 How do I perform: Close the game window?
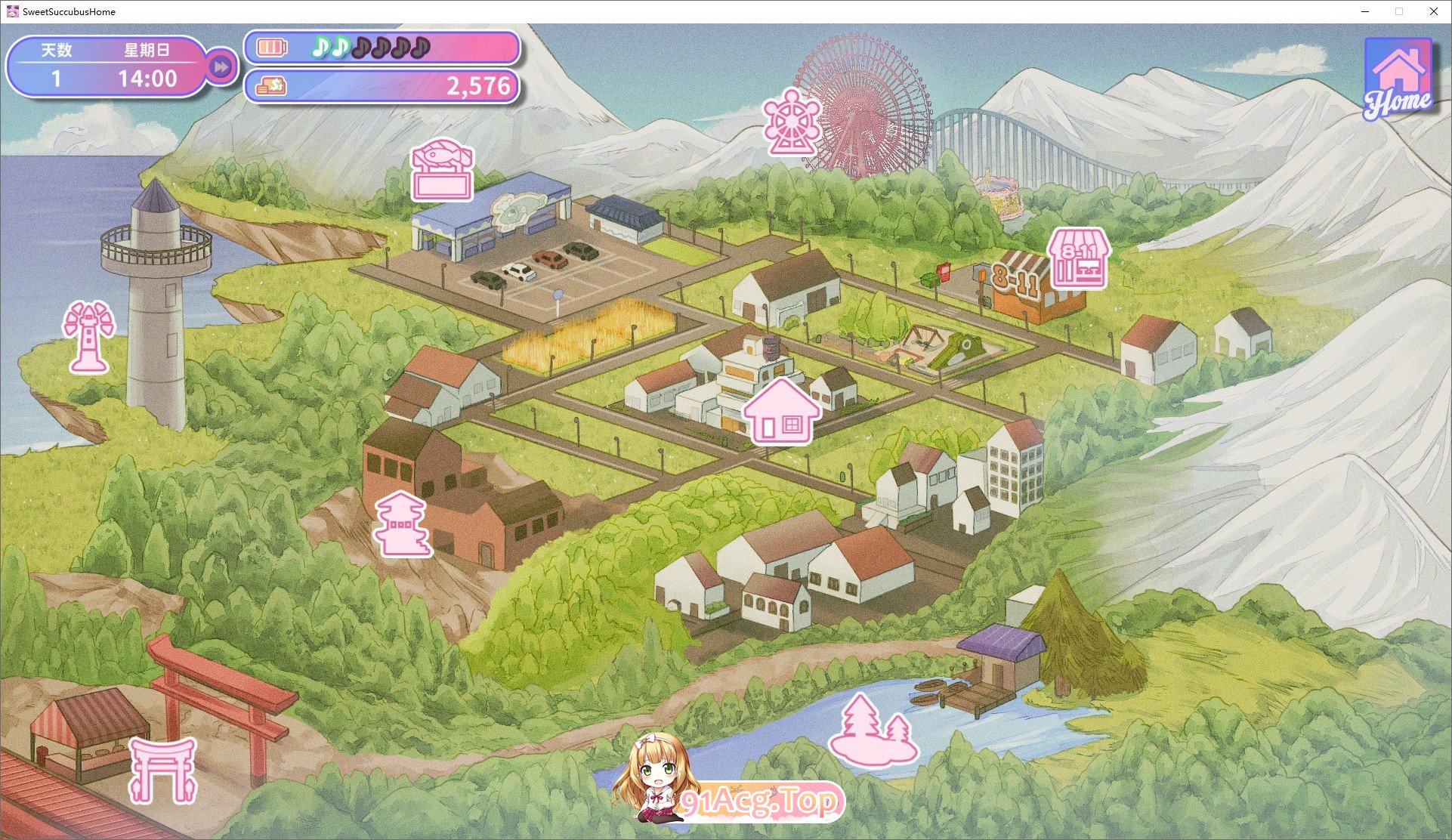pos(1433,11)
